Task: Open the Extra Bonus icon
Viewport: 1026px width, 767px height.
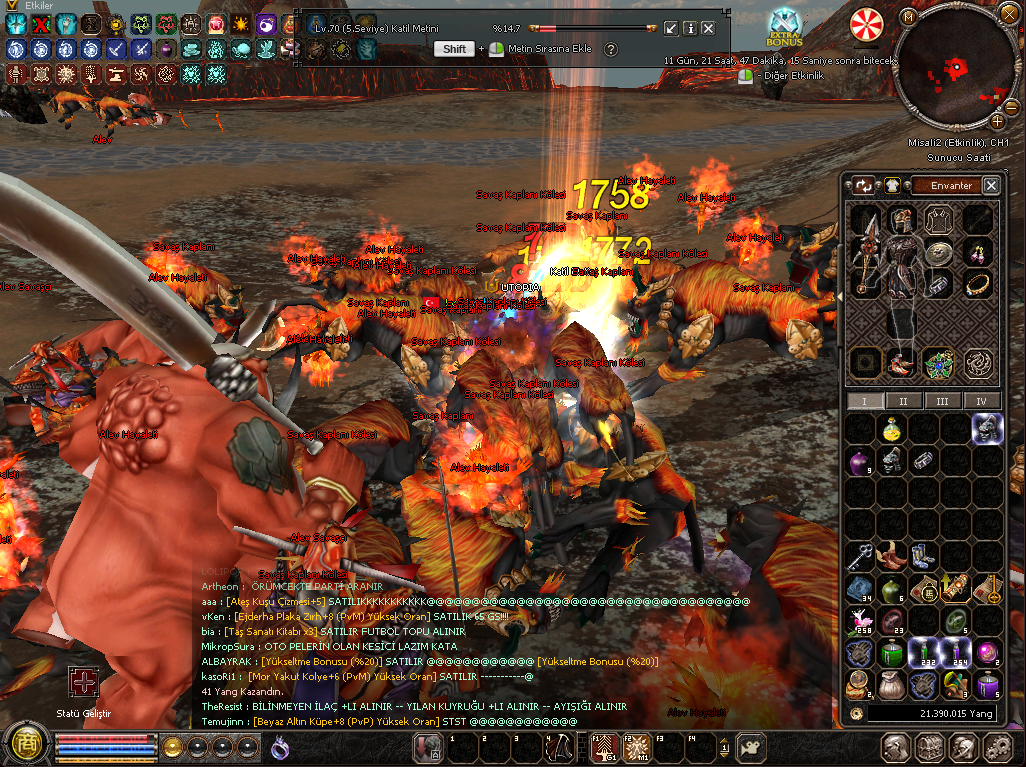Action: (784, 28)
